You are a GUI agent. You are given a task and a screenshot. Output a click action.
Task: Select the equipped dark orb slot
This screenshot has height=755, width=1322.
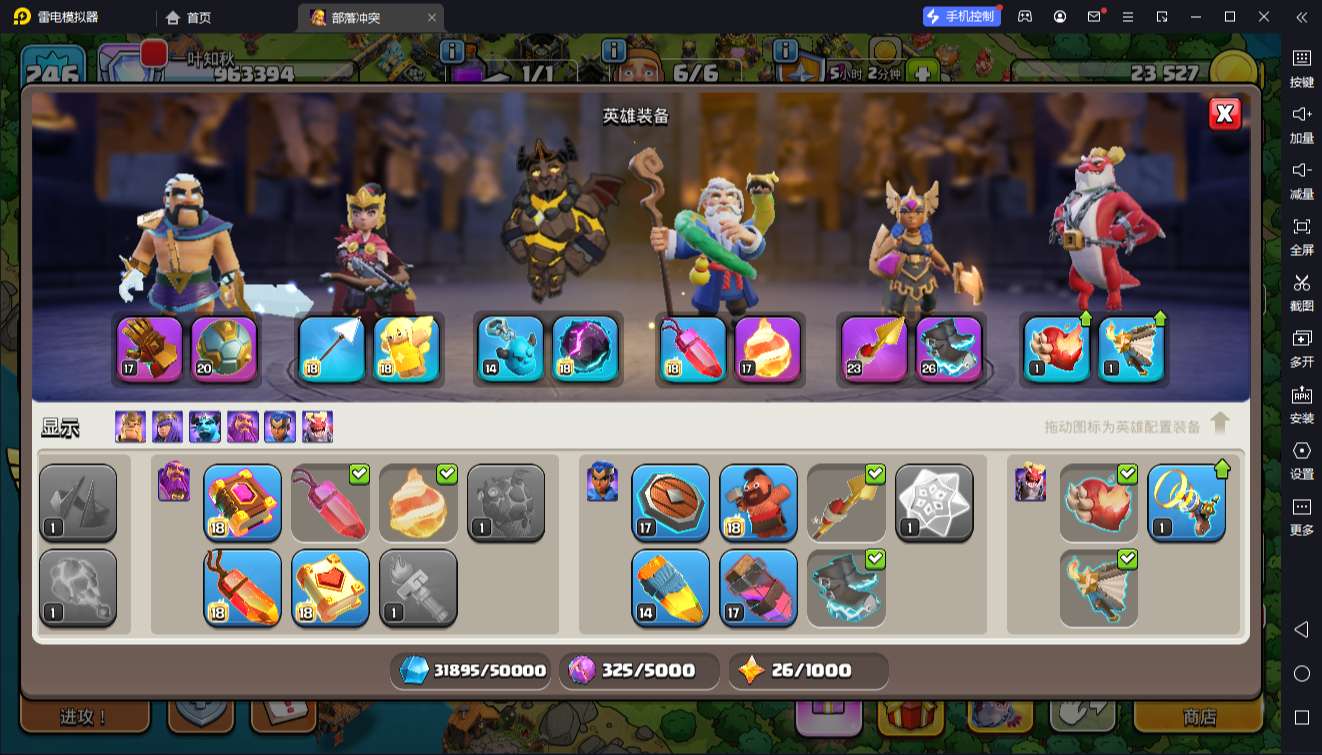pyautogui.click(x=585, y=349)
